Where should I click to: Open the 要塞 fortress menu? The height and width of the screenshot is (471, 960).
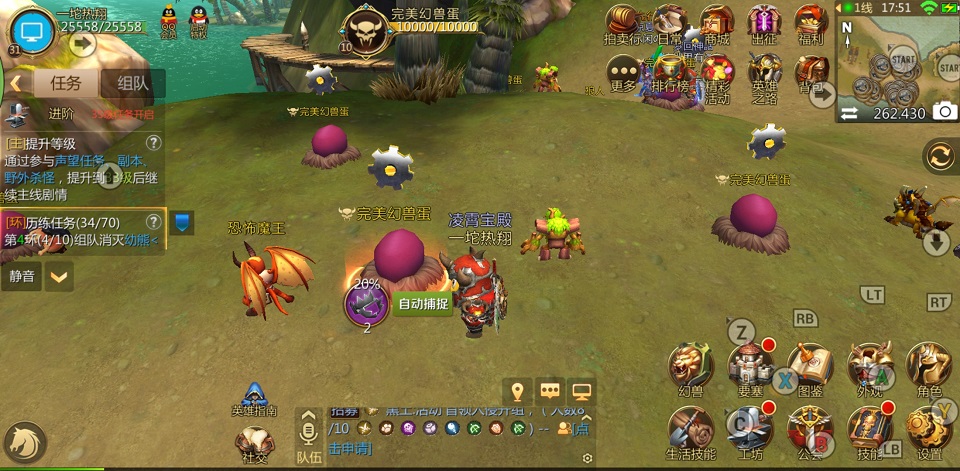click(x=750, y=369)
